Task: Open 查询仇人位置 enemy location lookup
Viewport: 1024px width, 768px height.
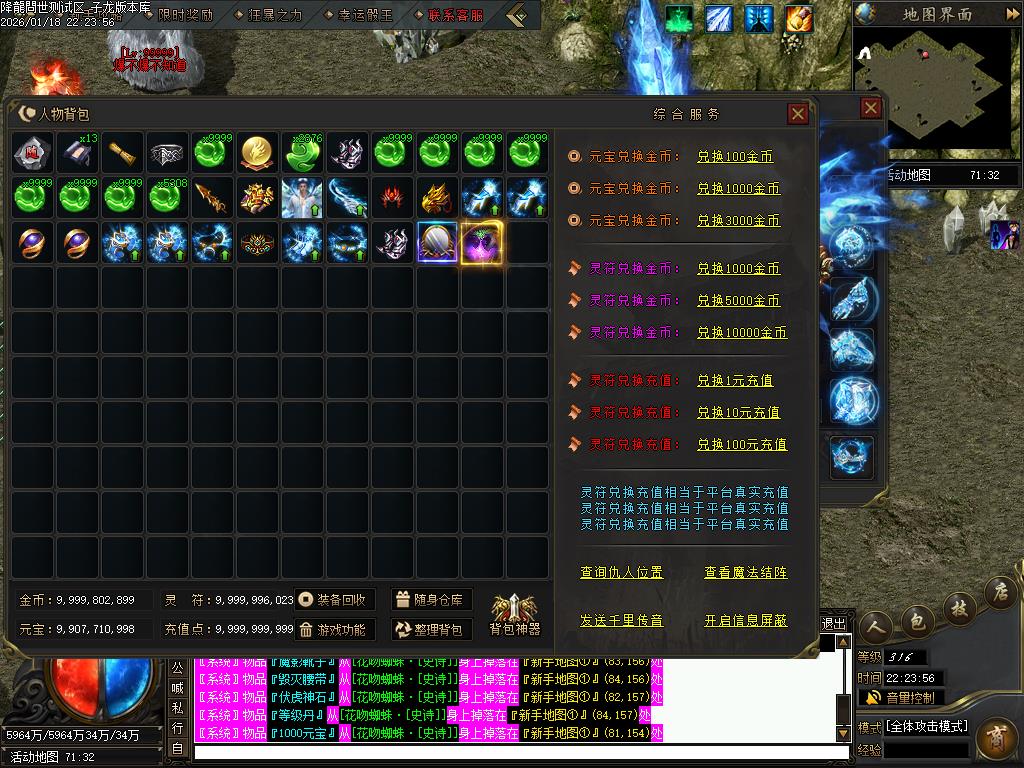Action: (x=621, y=573)
